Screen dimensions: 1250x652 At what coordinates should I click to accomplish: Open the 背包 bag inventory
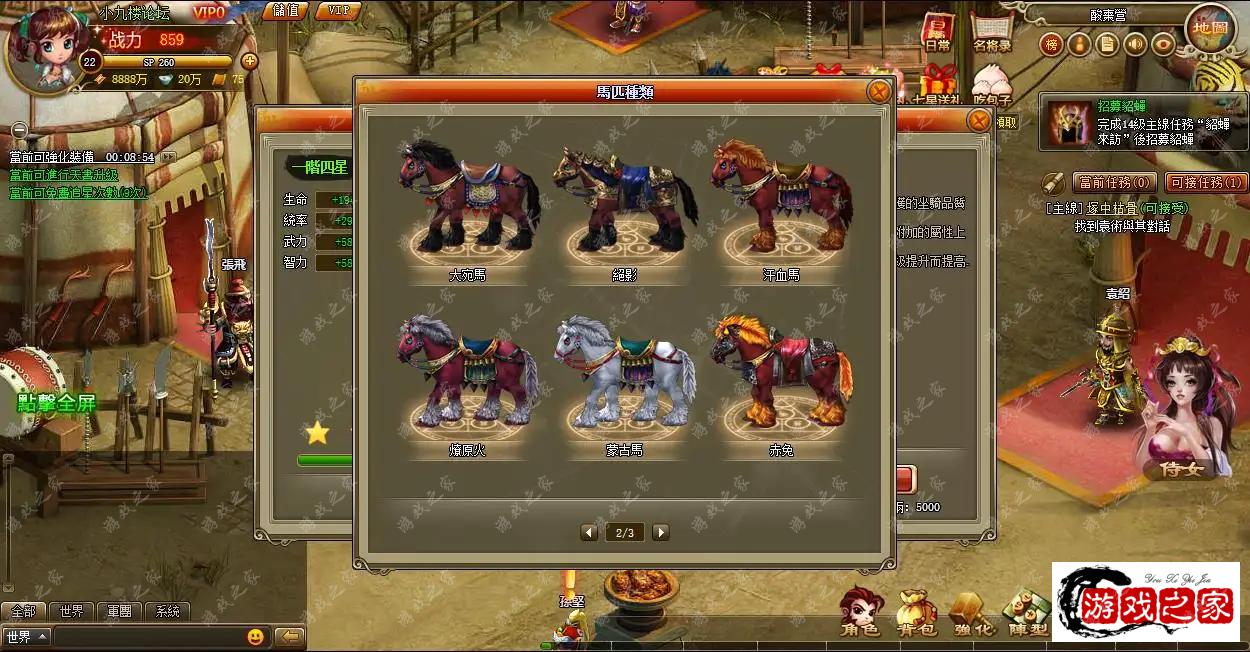pos(915,612)
